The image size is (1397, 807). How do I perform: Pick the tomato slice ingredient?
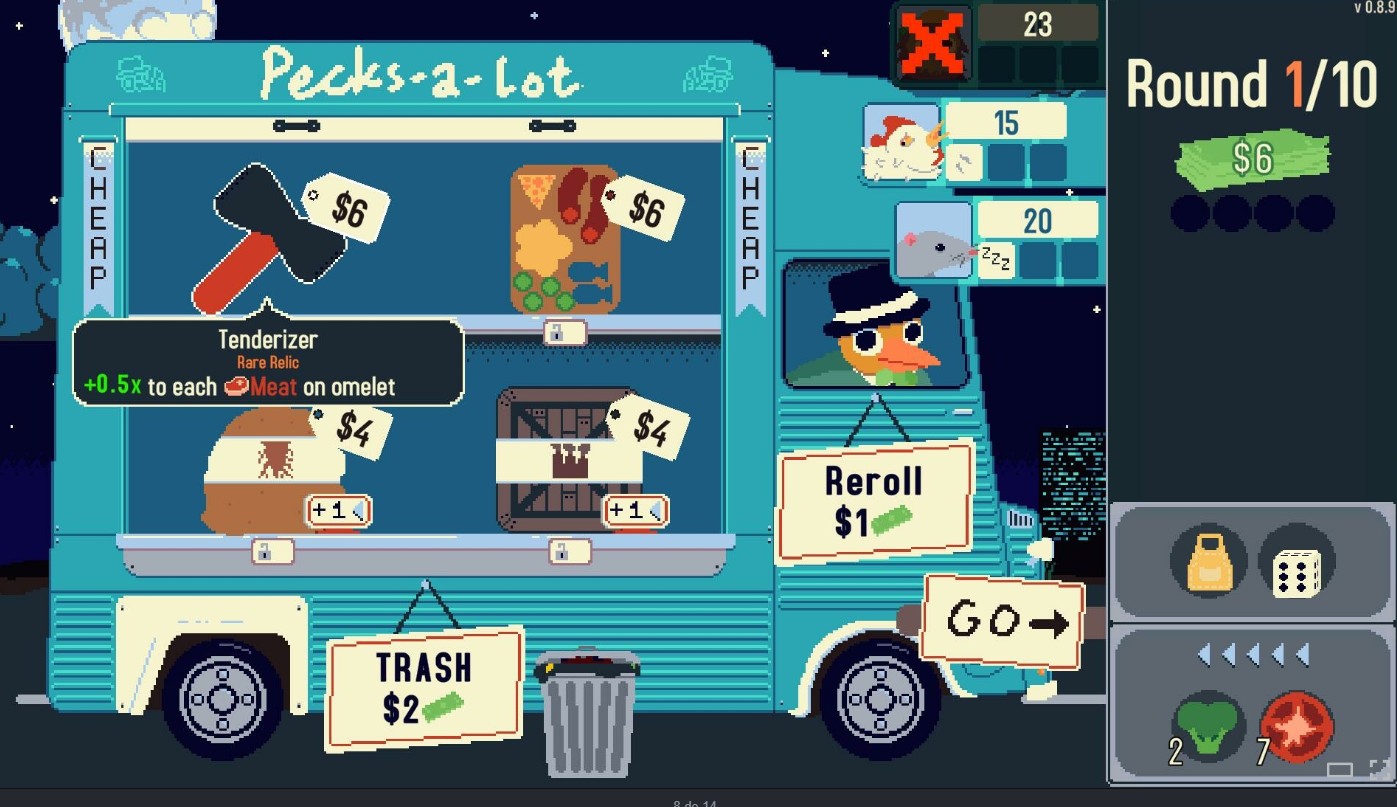[1297, 725]
